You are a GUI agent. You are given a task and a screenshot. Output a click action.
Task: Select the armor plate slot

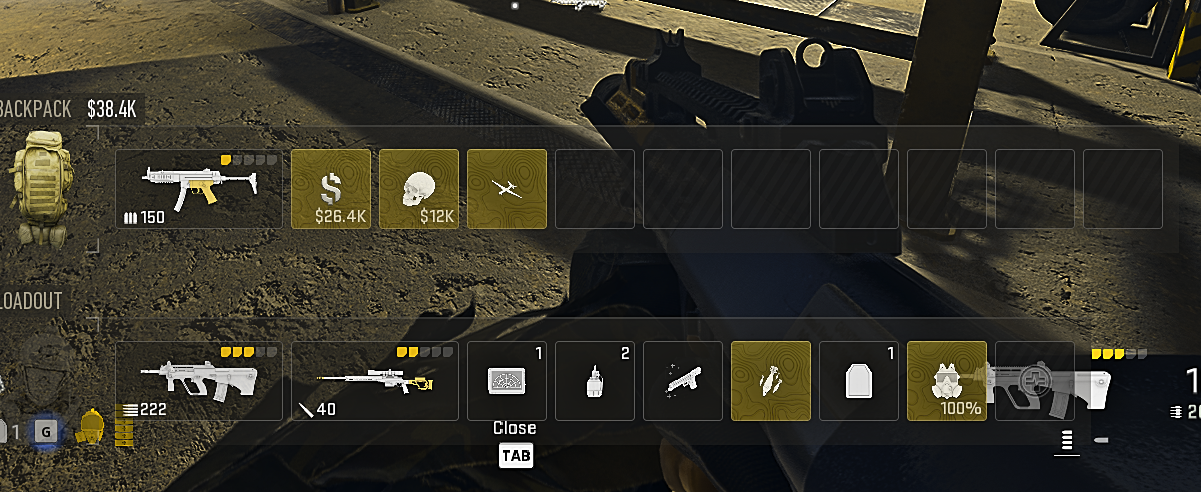(x=859, y=381)
